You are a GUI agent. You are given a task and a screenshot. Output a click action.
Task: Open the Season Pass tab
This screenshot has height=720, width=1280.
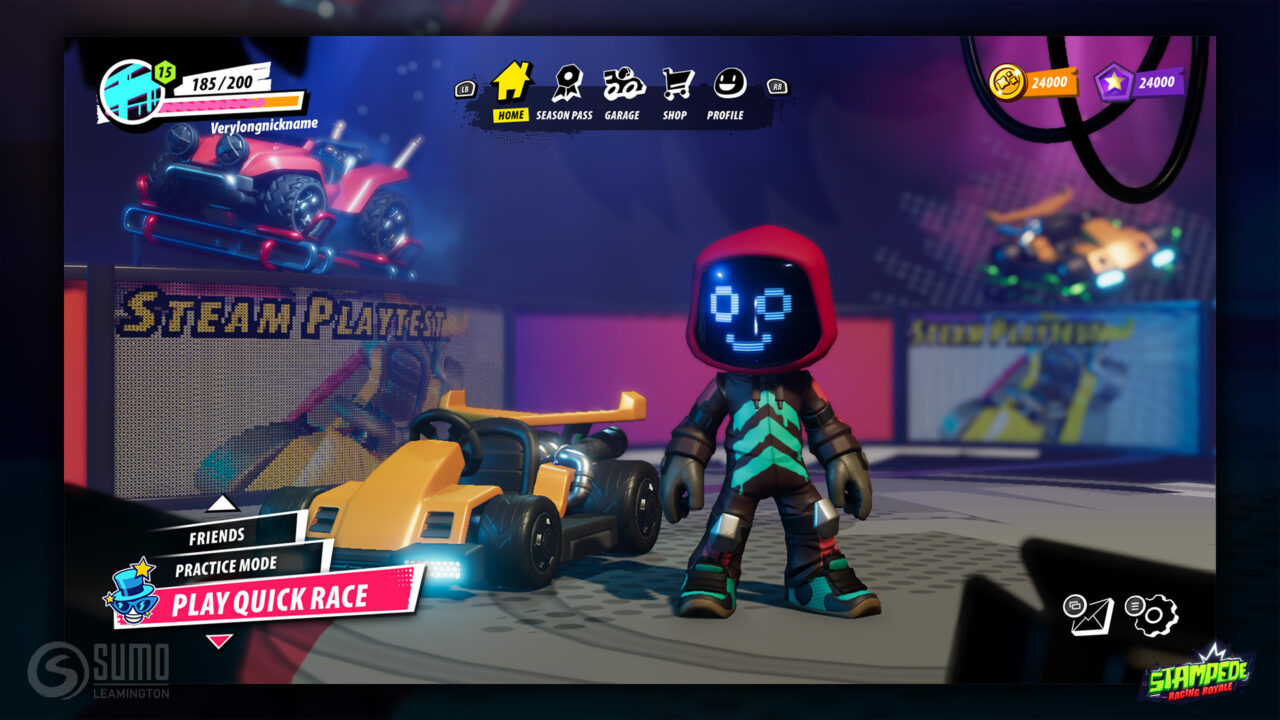pos(564,93)
